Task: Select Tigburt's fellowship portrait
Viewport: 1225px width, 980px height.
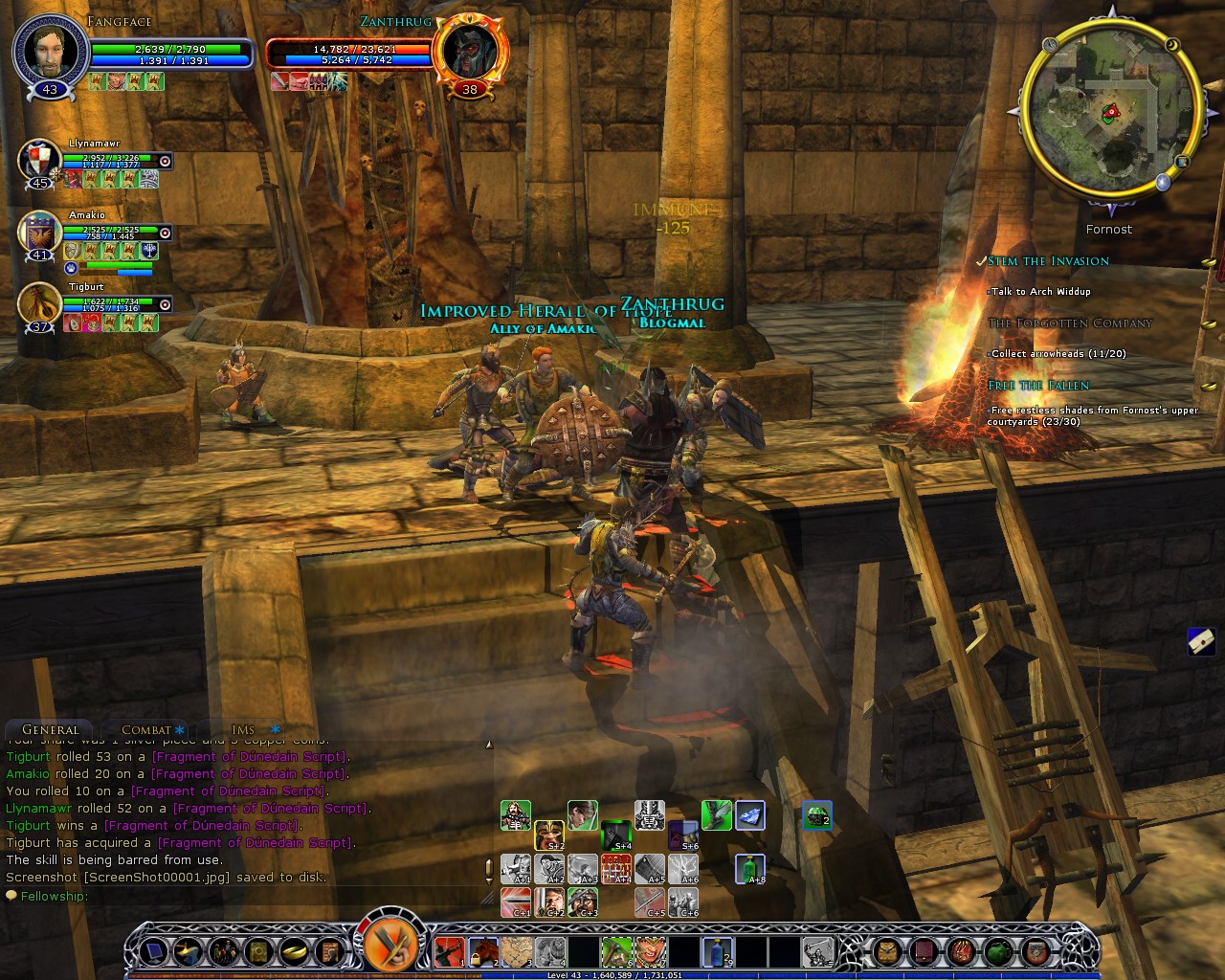Action: (39, 304)
